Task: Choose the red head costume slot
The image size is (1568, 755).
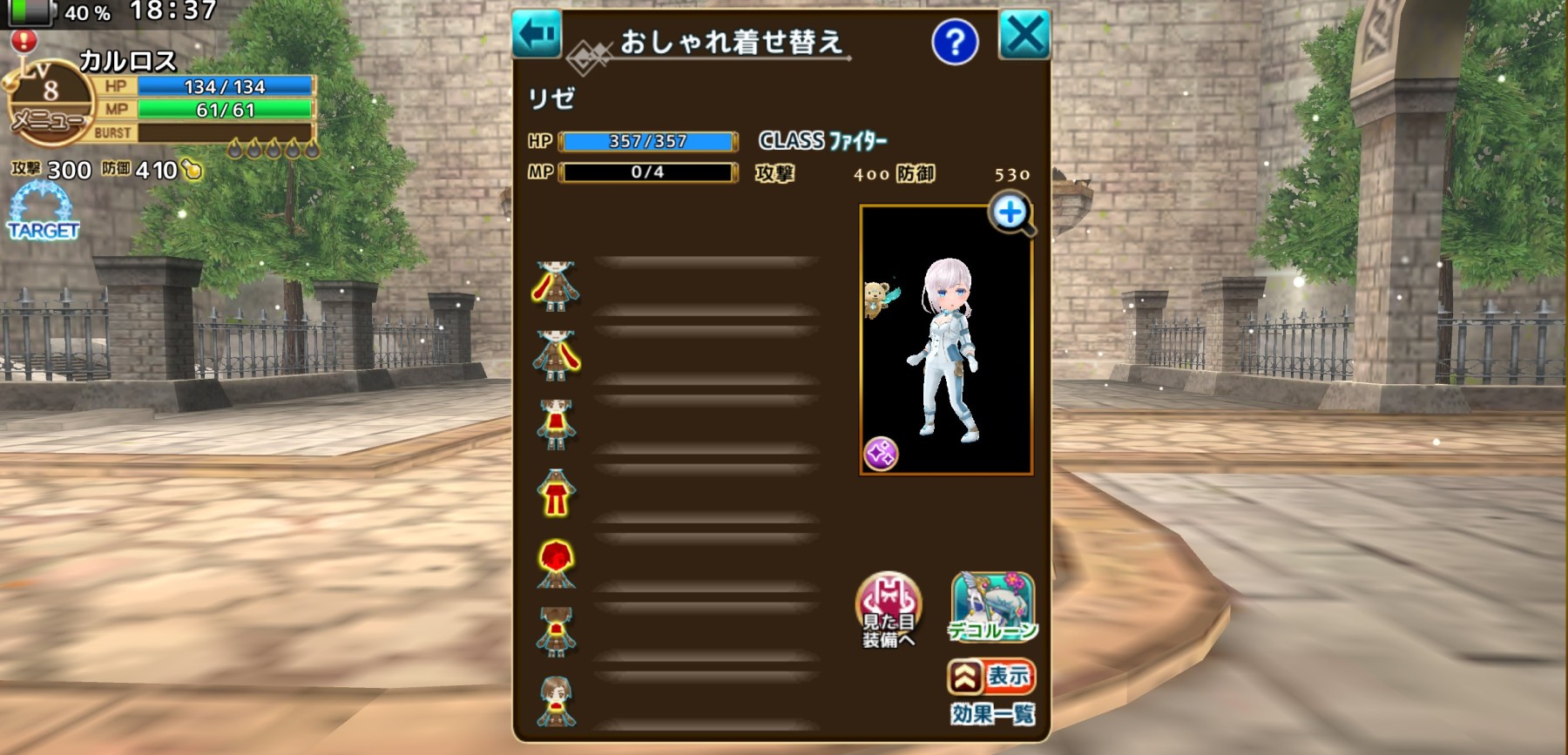Action: 556,563
